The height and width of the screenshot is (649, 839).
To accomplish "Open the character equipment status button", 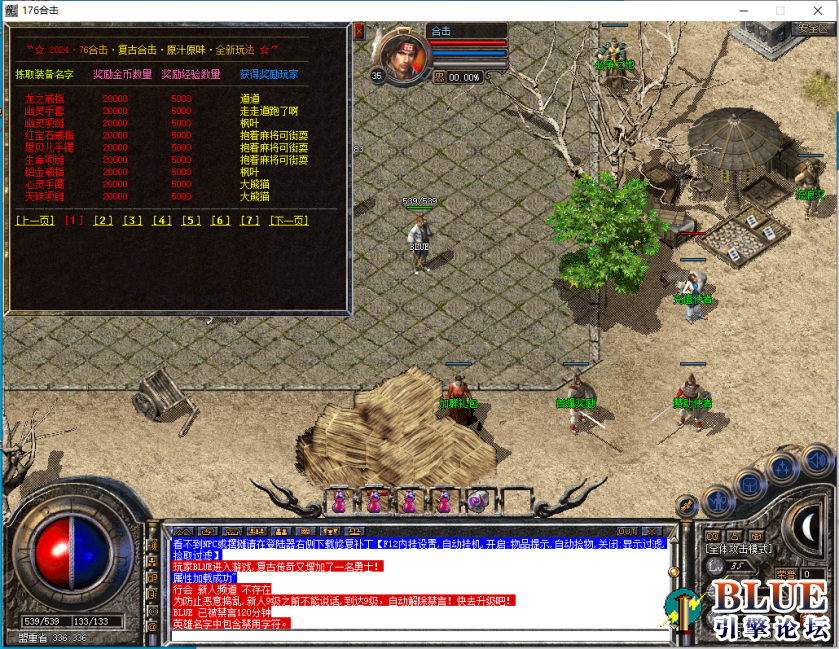I will pos(718,499).
